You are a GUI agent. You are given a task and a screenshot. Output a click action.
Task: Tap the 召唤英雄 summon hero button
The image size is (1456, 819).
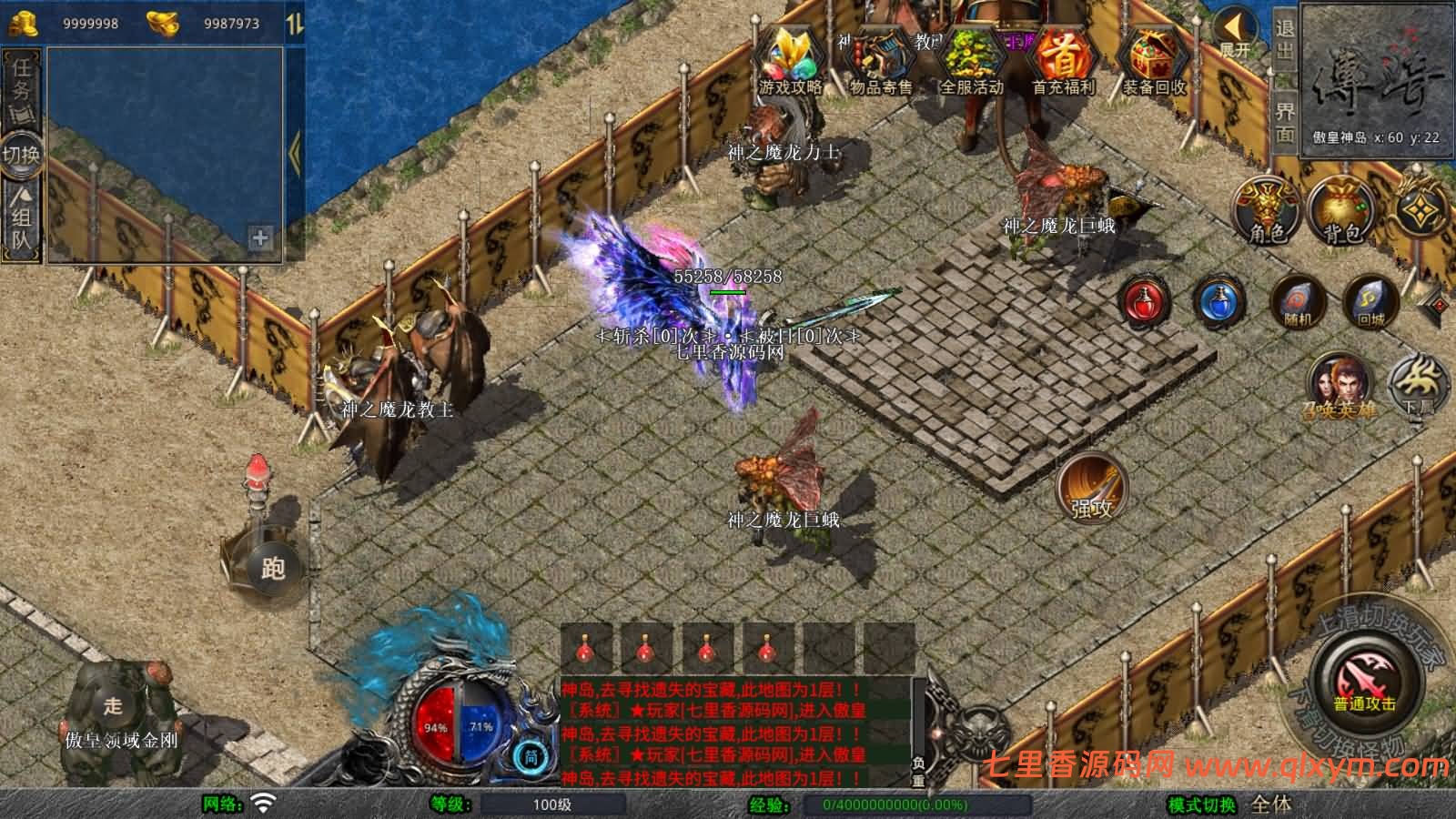point(1339,387)
